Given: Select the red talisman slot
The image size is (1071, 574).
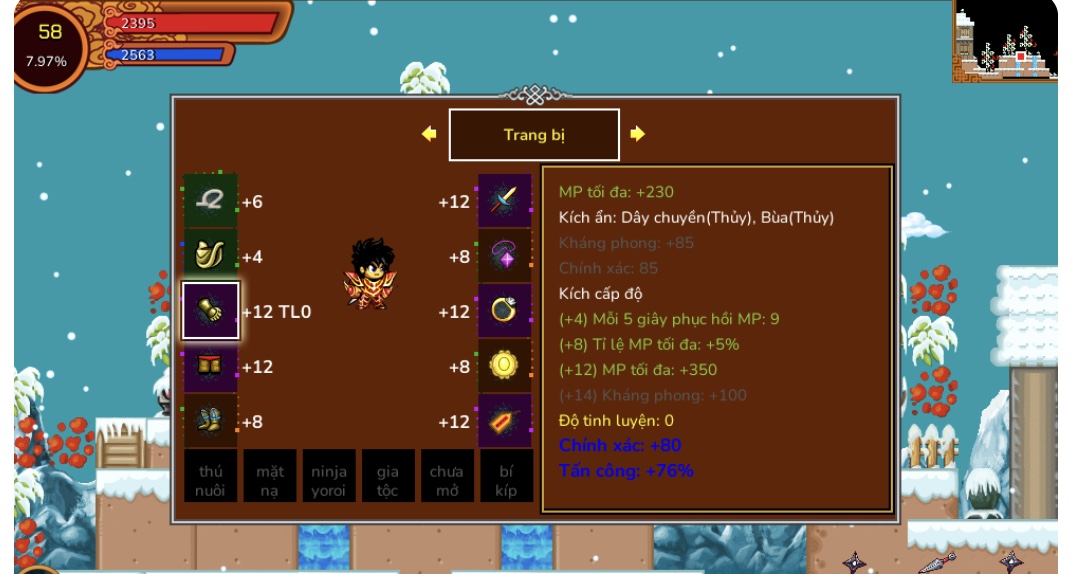Looking at the screenshot, I should [x=505, y=421].
